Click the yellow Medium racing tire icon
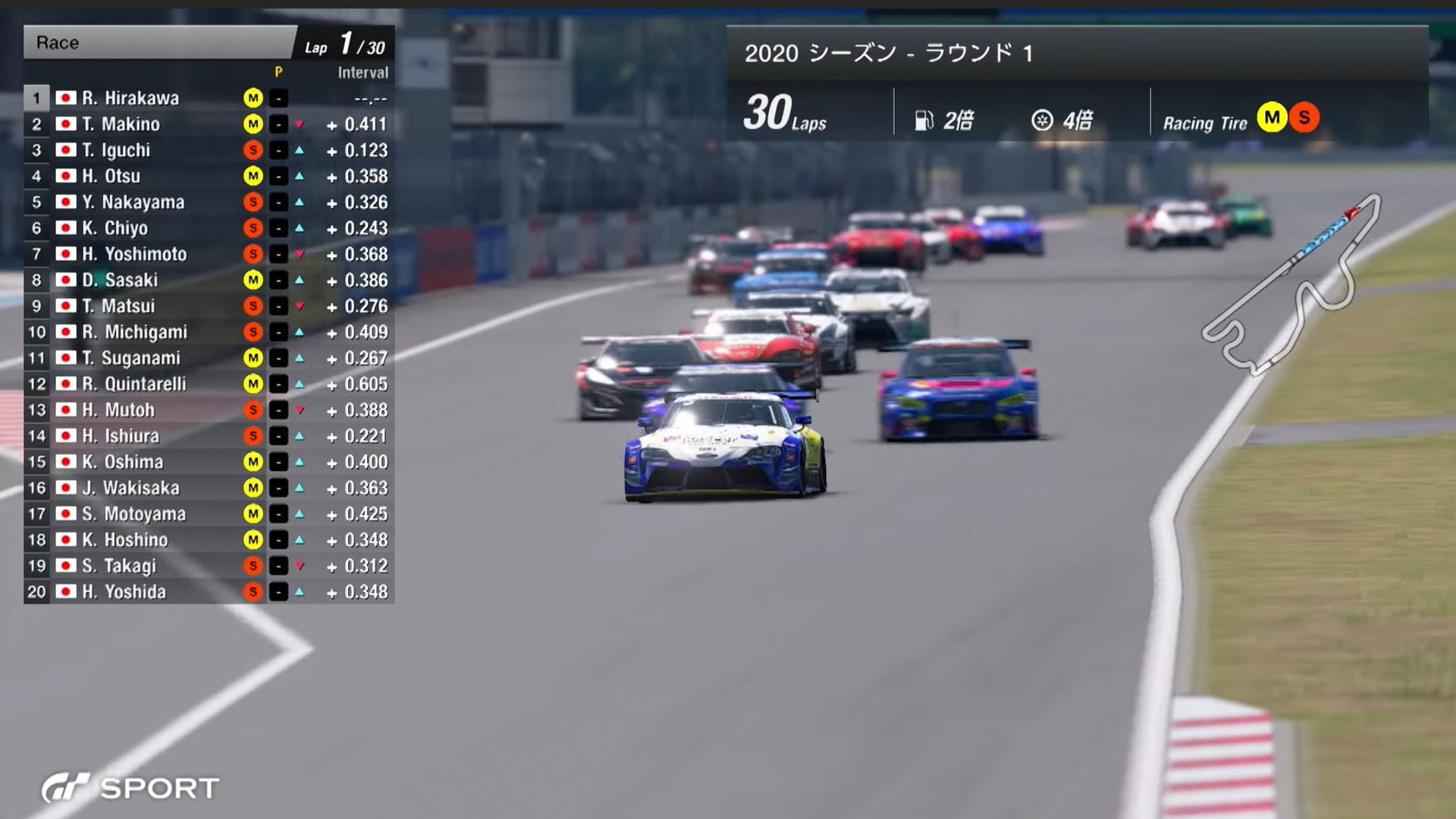1456x819 pixels. click(1272, 118)
